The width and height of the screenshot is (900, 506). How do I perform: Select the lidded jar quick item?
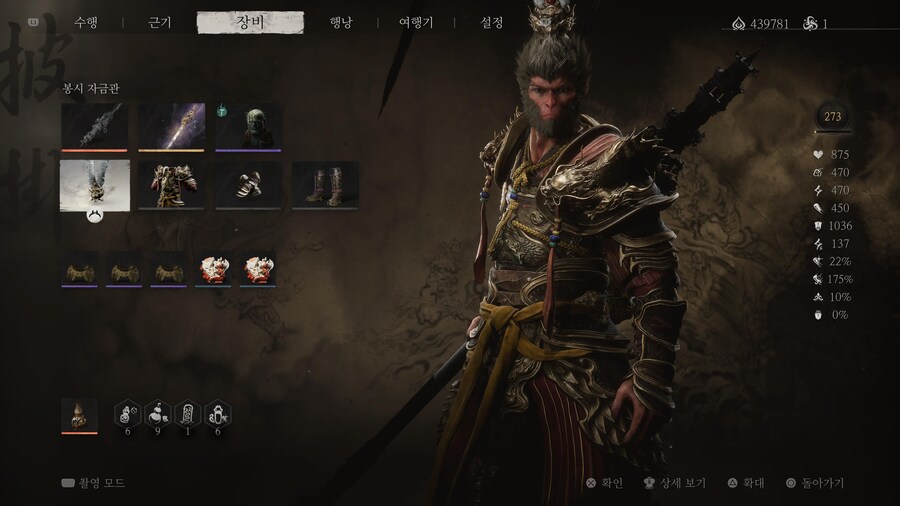pyautogui.click(x=218, y=414)
